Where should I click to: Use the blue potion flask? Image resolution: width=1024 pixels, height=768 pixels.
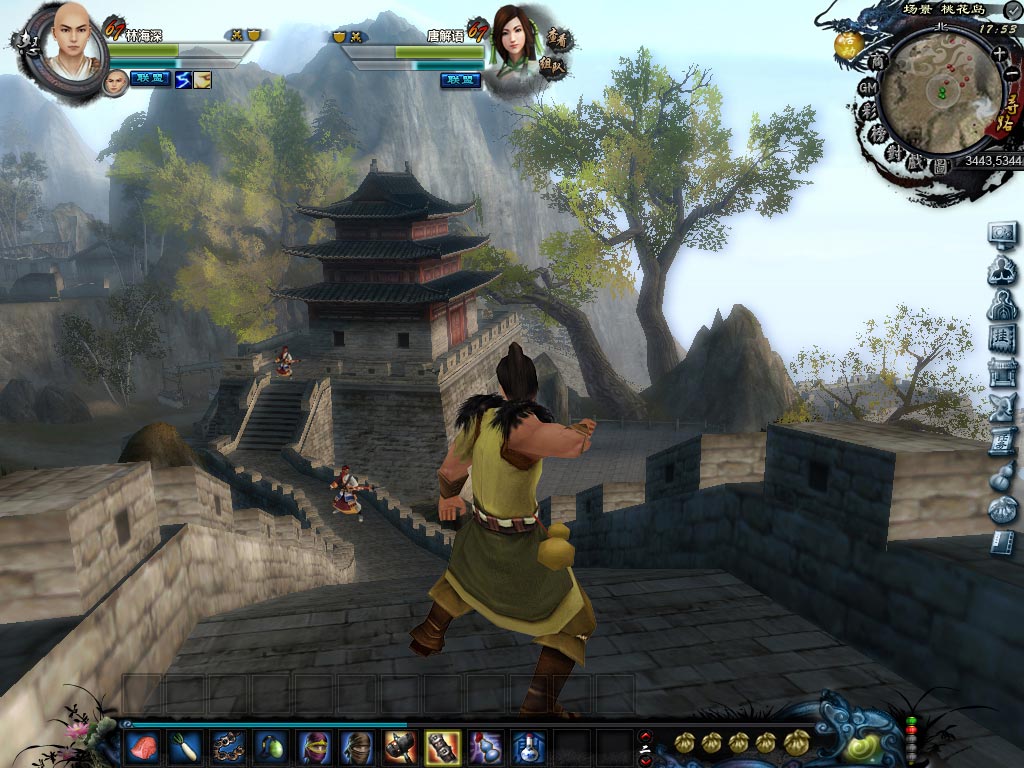click(529, 746)
